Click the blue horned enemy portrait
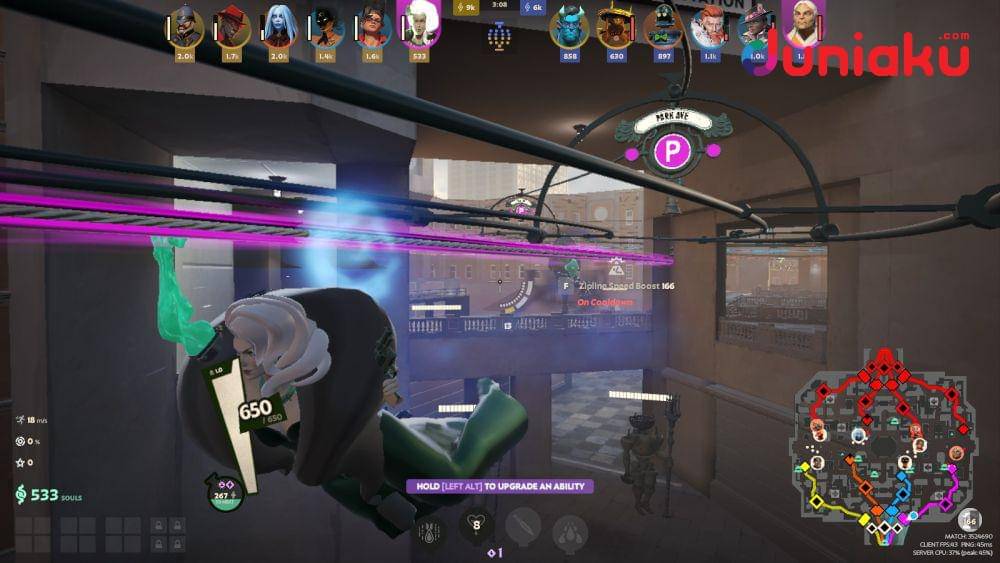The image size is (1000, 563). click(570, 27)
